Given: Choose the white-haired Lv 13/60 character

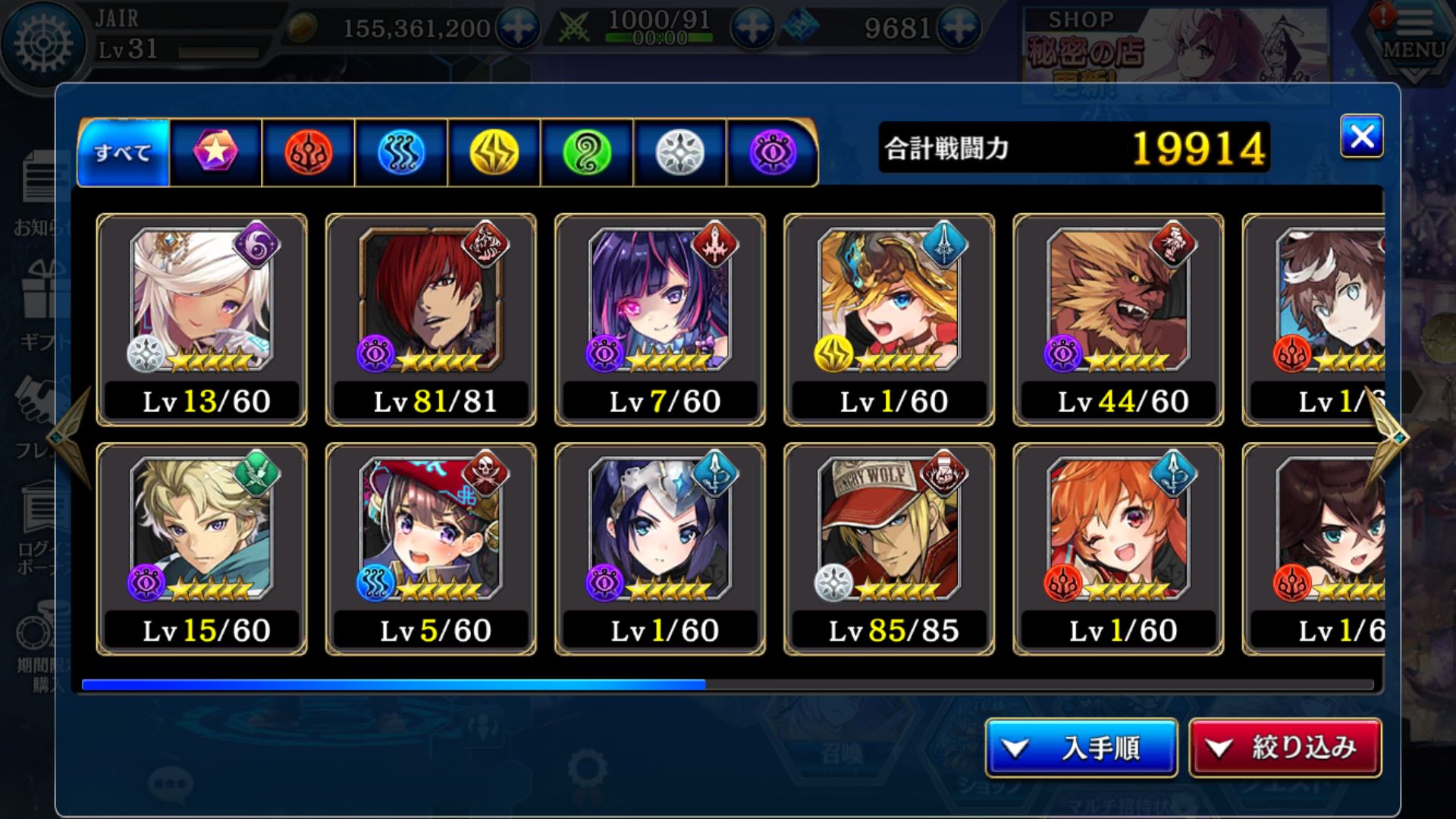Looking at the screenshot, I should [202, 319].
